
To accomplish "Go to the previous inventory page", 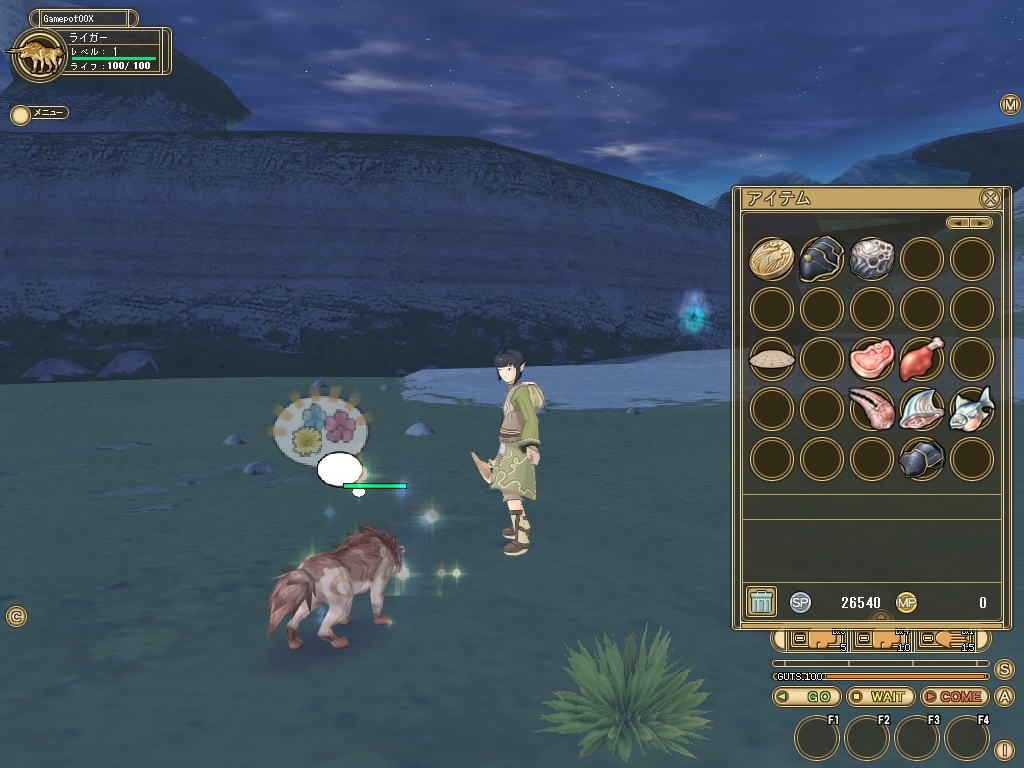I will 958,223.
